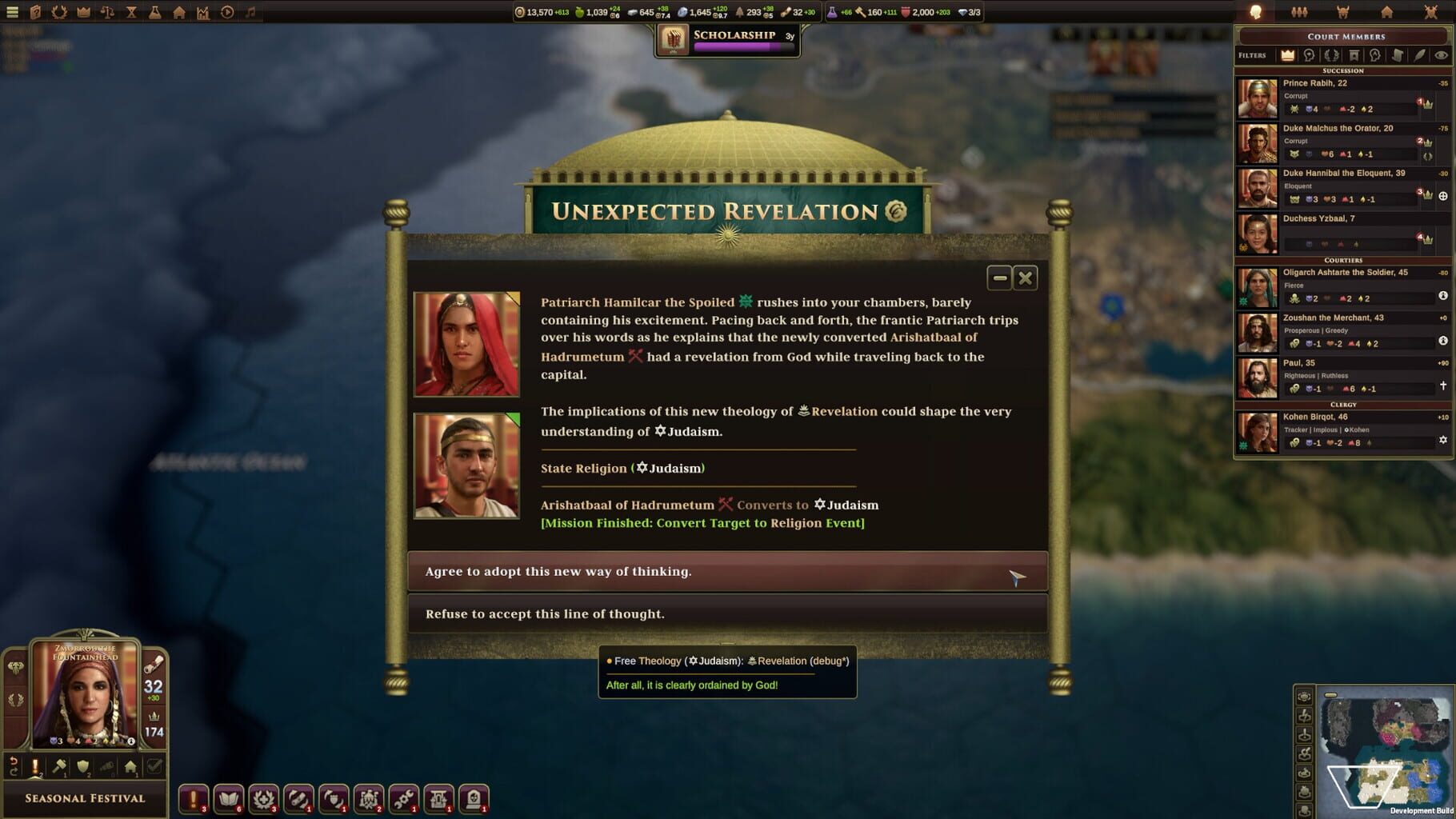Minimize the Unexpected Revelation event window
The width and height of the screenshot is (1456, 819).
[998, 278]
